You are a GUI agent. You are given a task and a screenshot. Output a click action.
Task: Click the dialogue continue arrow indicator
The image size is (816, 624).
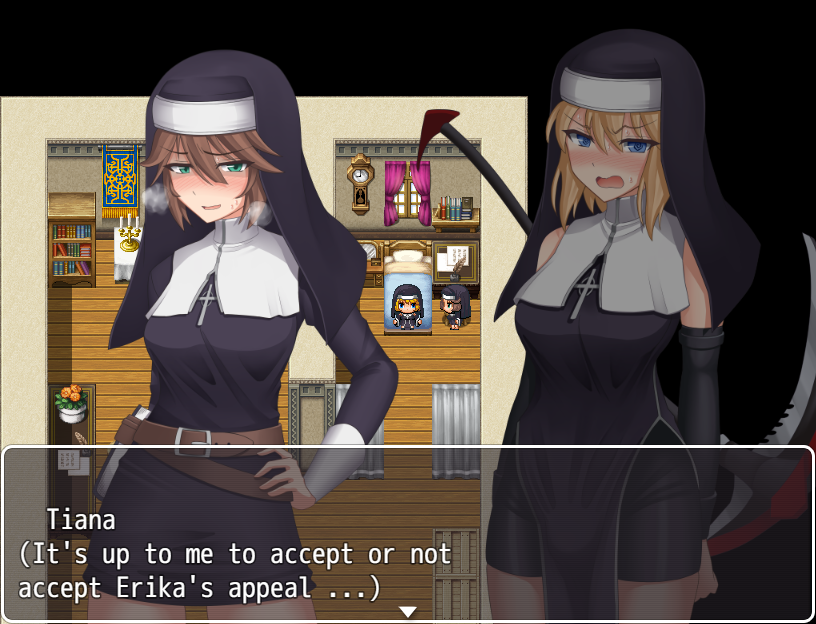pos(407,611)
